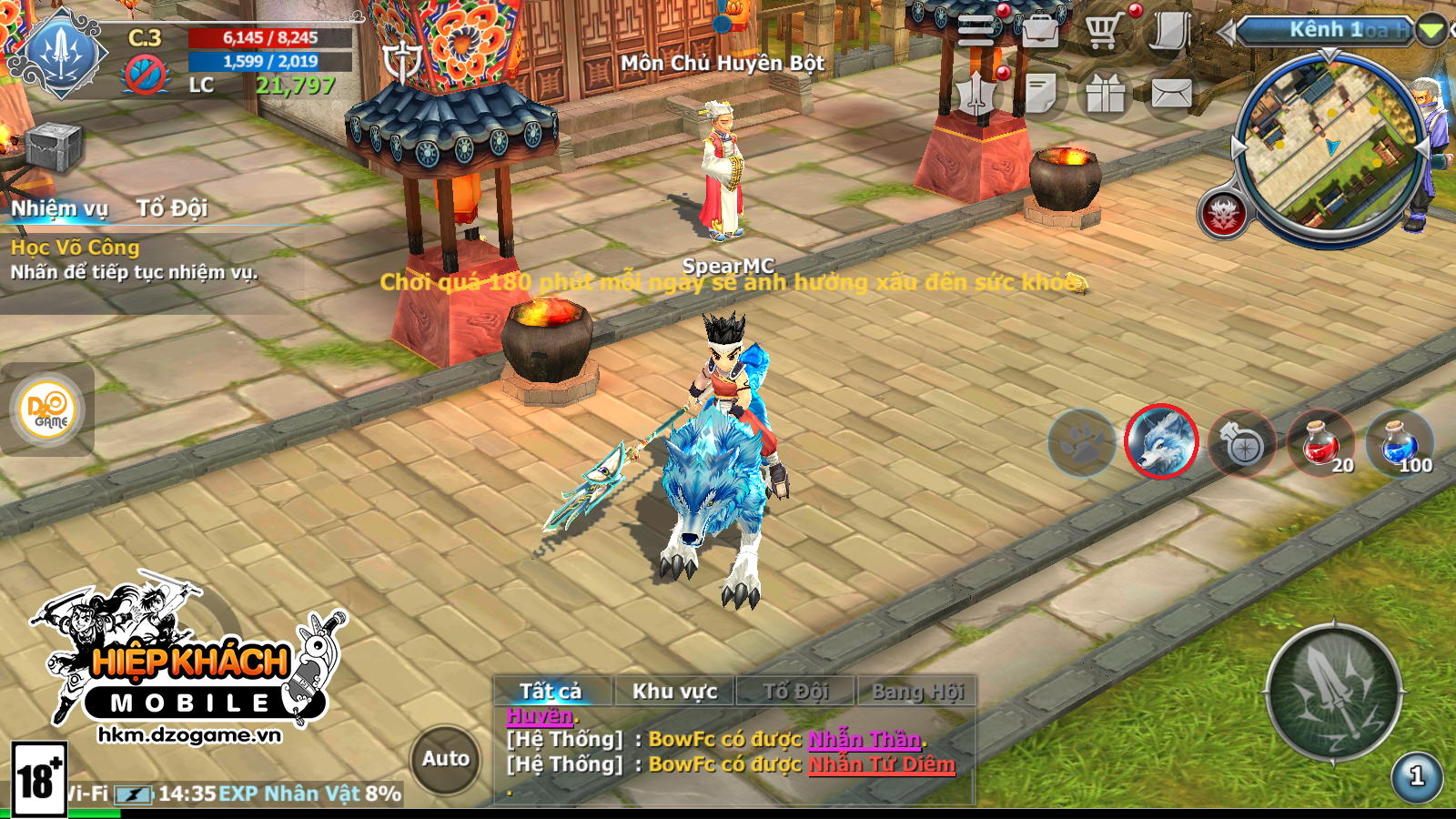Open the mail envelope inbox
The image size is (1456, 819).
[1171, 93]
